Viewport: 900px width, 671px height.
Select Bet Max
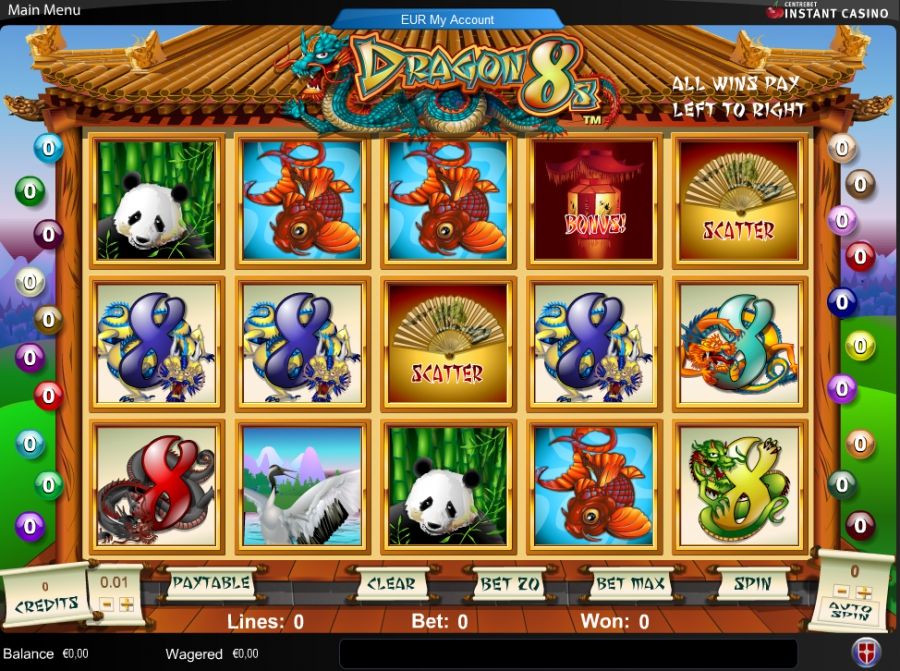630,583
